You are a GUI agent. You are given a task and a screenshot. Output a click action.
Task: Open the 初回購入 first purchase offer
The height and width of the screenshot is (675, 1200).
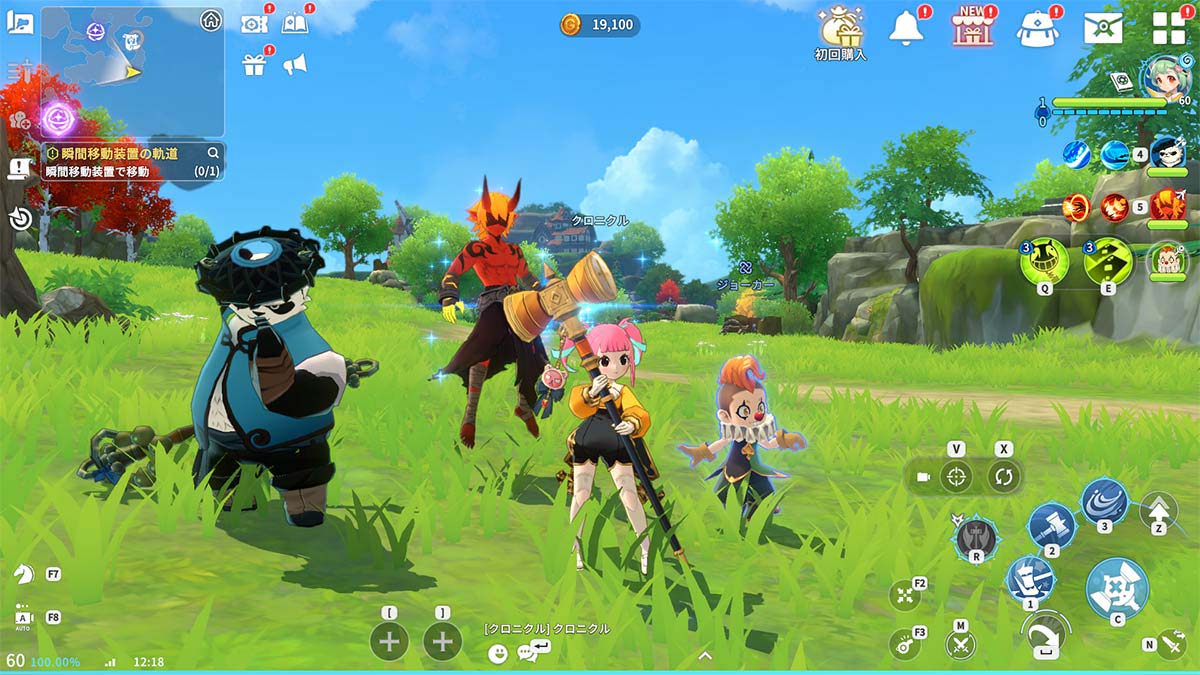[x=840, y=29]
